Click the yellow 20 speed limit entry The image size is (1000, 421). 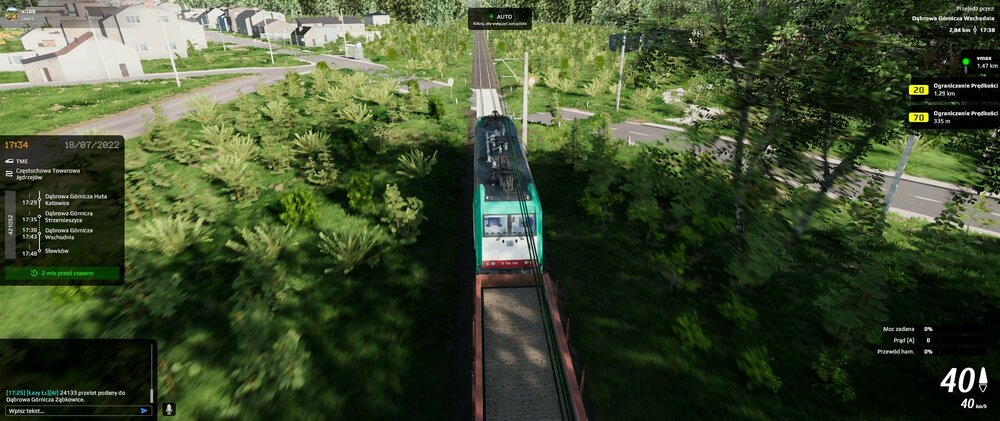(917, 90)
